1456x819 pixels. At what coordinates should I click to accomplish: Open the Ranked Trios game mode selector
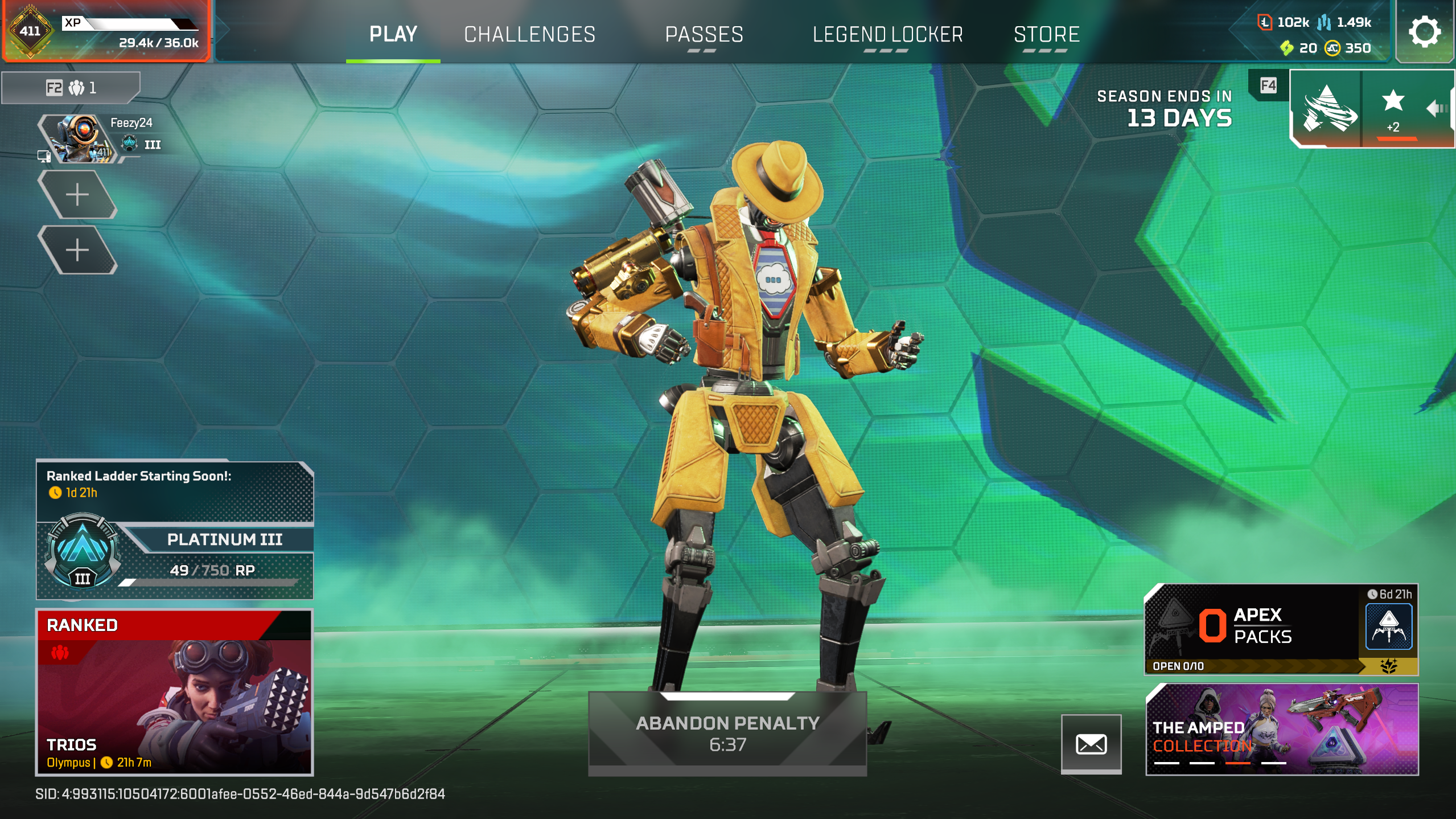click(174, 692)
